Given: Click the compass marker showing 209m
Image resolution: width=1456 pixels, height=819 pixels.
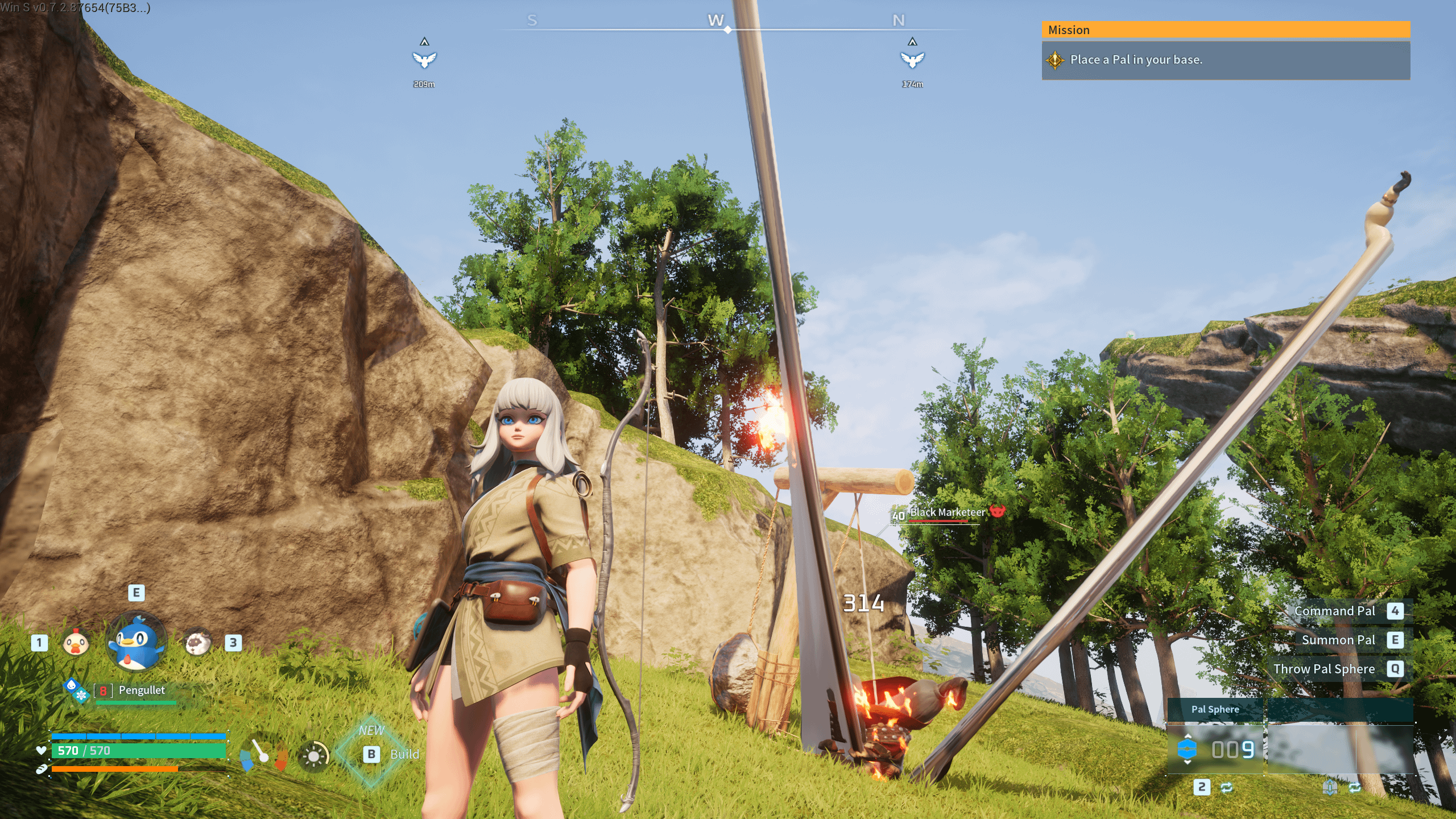Looking at the screenshot, I should tap(424, 60).
